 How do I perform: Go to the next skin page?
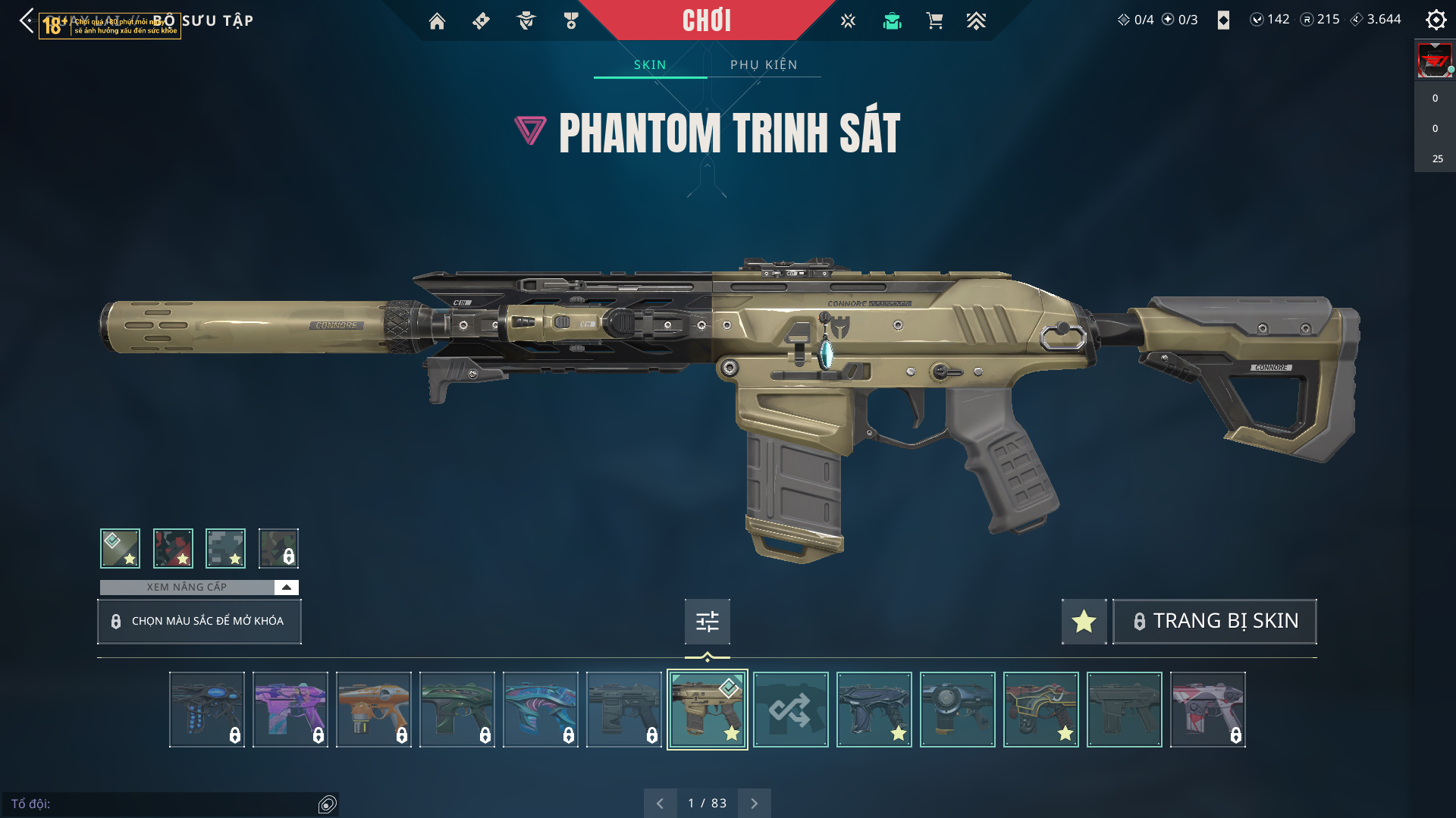coord(754,803)
